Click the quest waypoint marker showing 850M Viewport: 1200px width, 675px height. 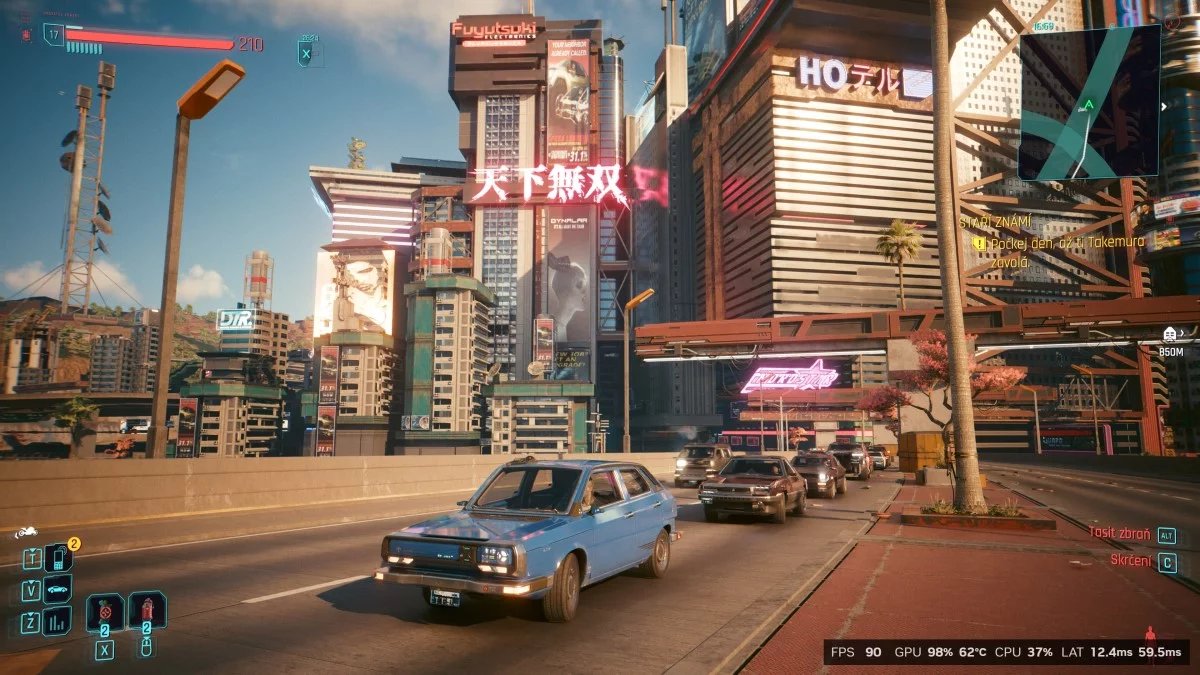(1169, 334)
